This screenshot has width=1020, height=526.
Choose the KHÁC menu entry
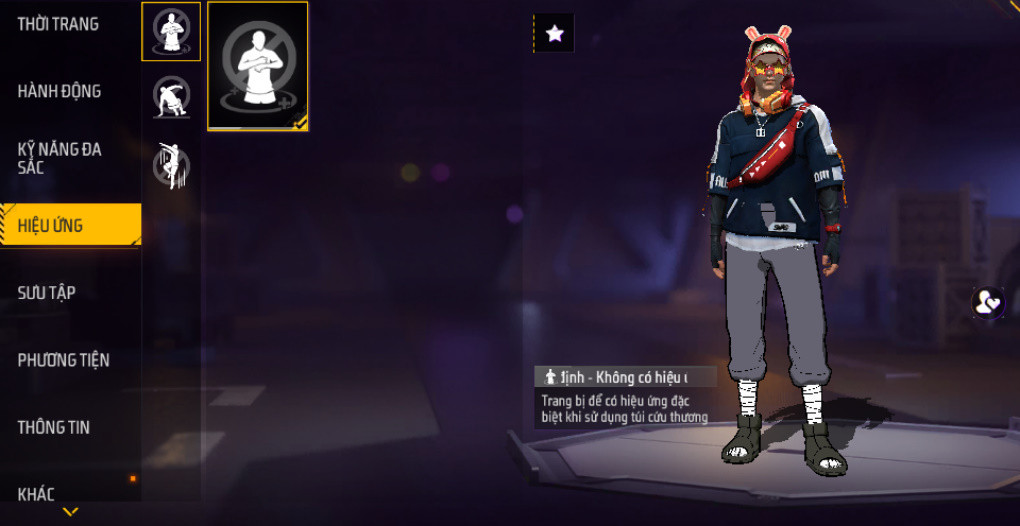(37, 492)
